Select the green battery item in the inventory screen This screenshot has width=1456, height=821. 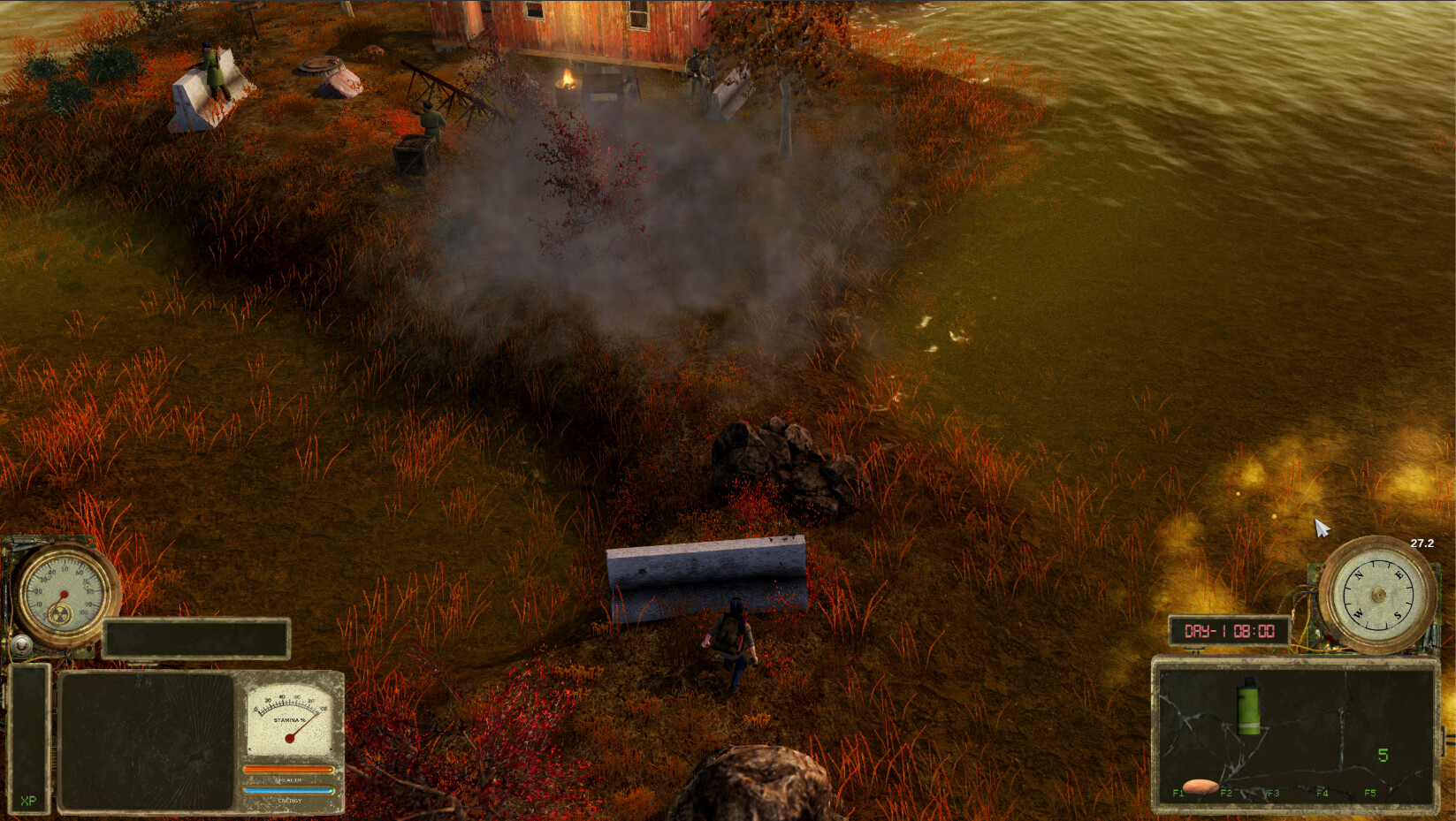1249,709
